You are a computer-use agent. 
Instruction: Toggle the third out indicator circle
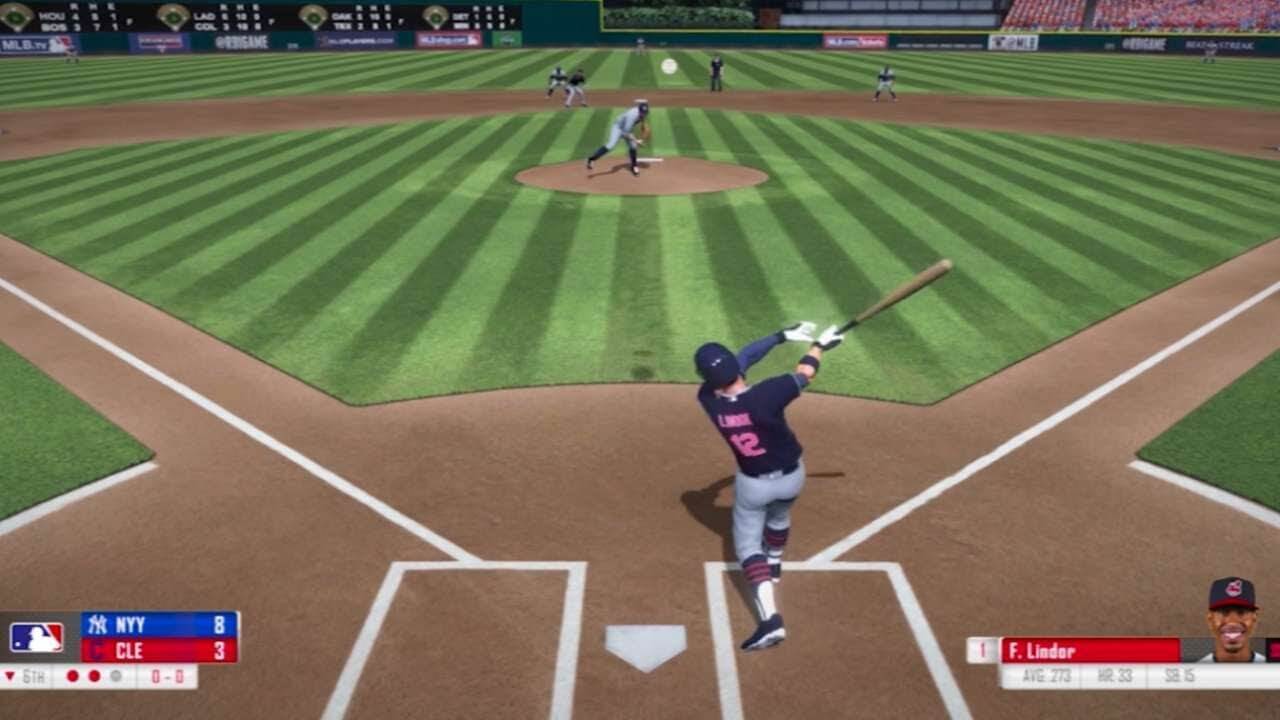click(117, 676)
